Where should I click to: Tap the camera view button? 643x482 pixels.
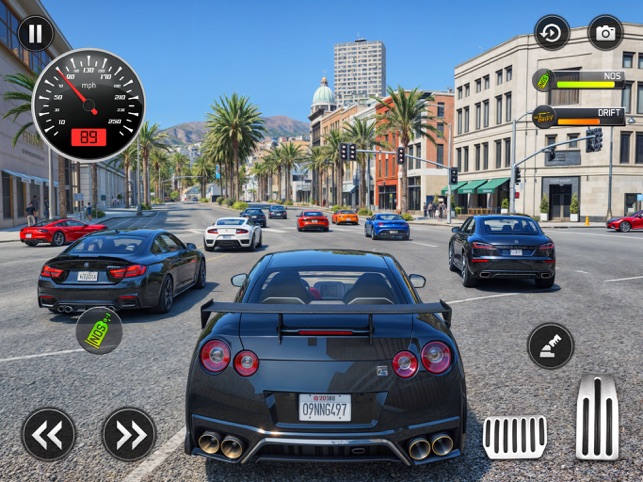click(x=605, y=33)
